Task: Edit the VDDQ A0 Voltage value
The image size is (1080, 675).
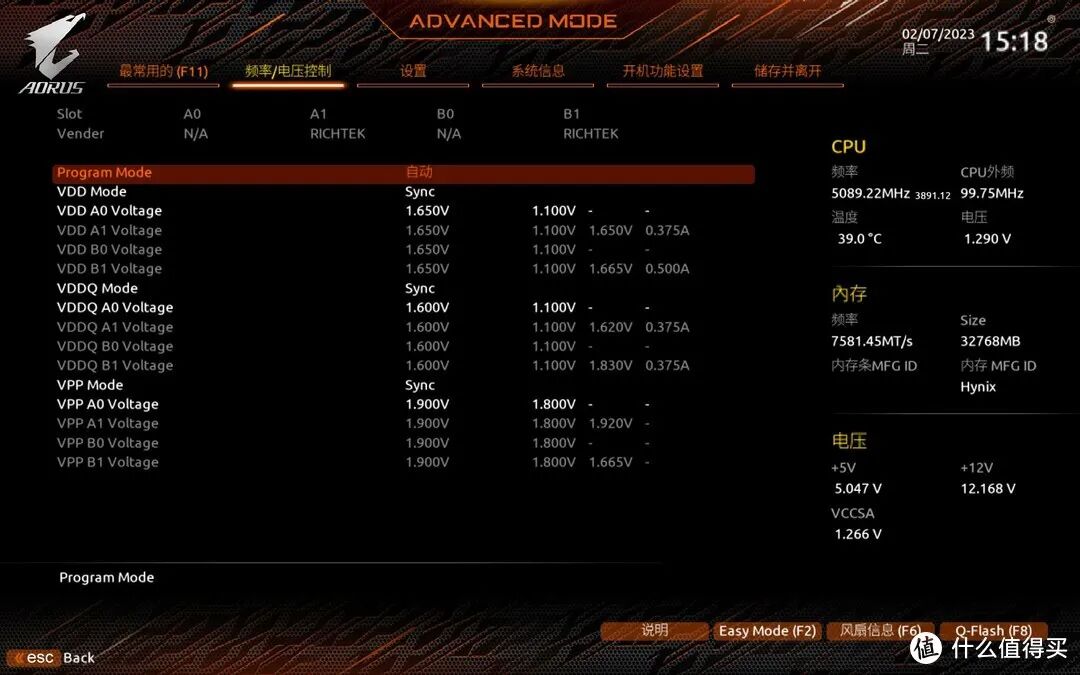Action: click(x=427, y=308)
